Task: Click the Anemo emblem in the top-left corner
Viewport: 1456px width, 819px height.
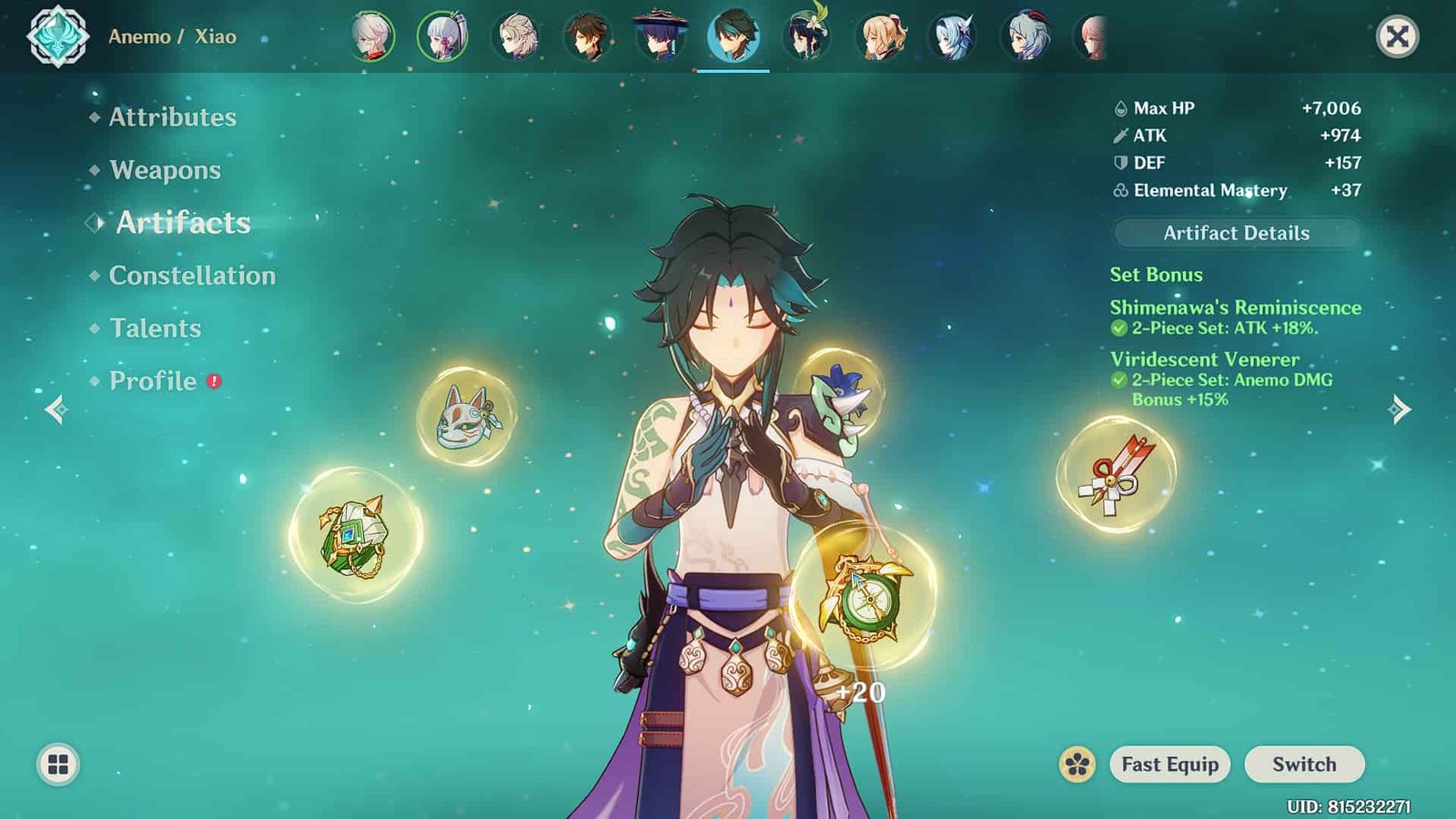Action: click(57, 36)
